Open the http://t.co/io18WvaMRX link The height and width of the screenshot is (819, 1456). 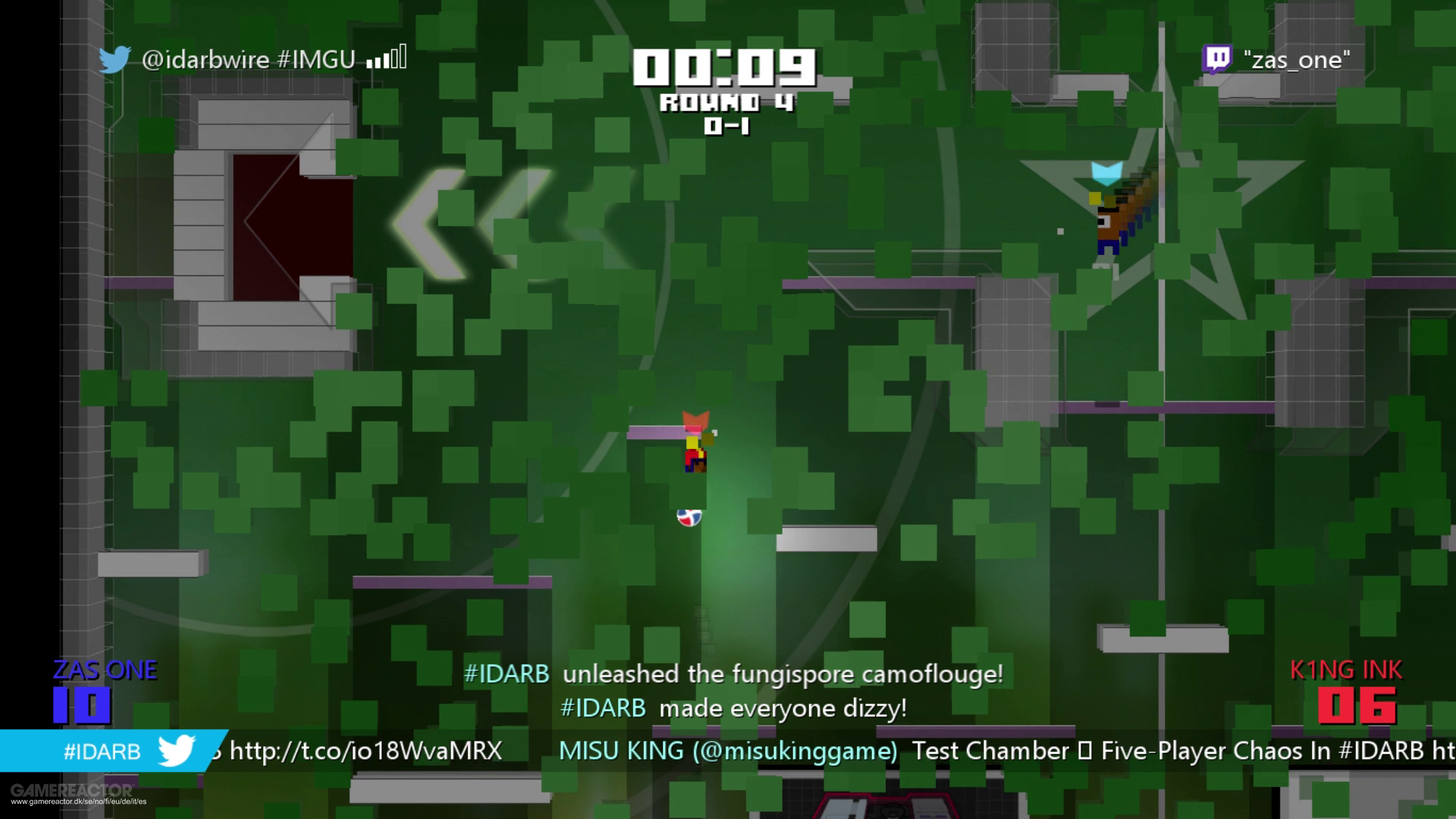[x=362, y=752]
